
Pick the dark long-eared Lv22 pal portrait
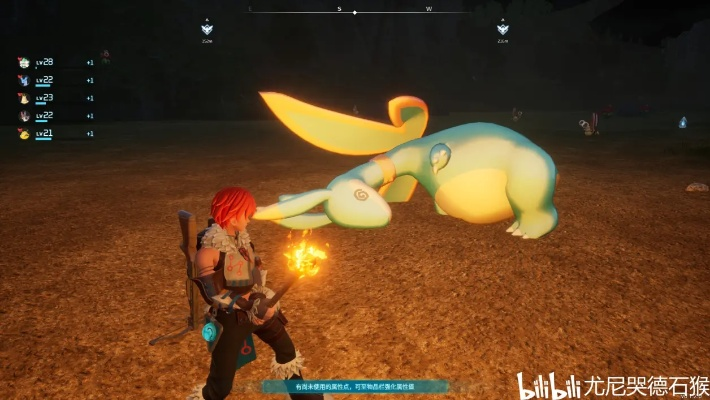[x=24, y=116]
